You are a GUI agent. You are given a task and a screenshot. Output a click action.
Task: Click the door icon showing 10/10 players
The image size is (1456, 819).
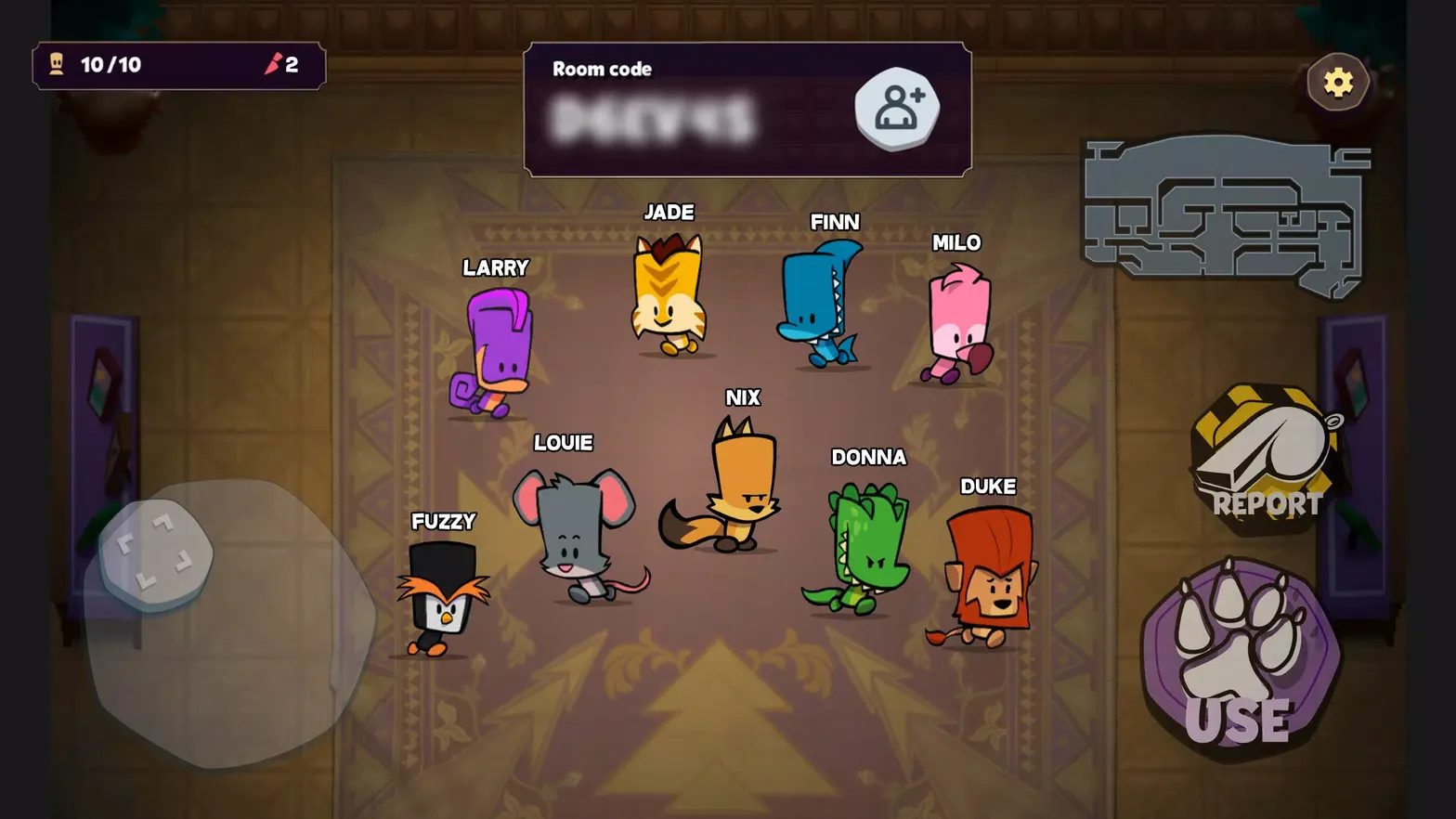tap(58, 65)
